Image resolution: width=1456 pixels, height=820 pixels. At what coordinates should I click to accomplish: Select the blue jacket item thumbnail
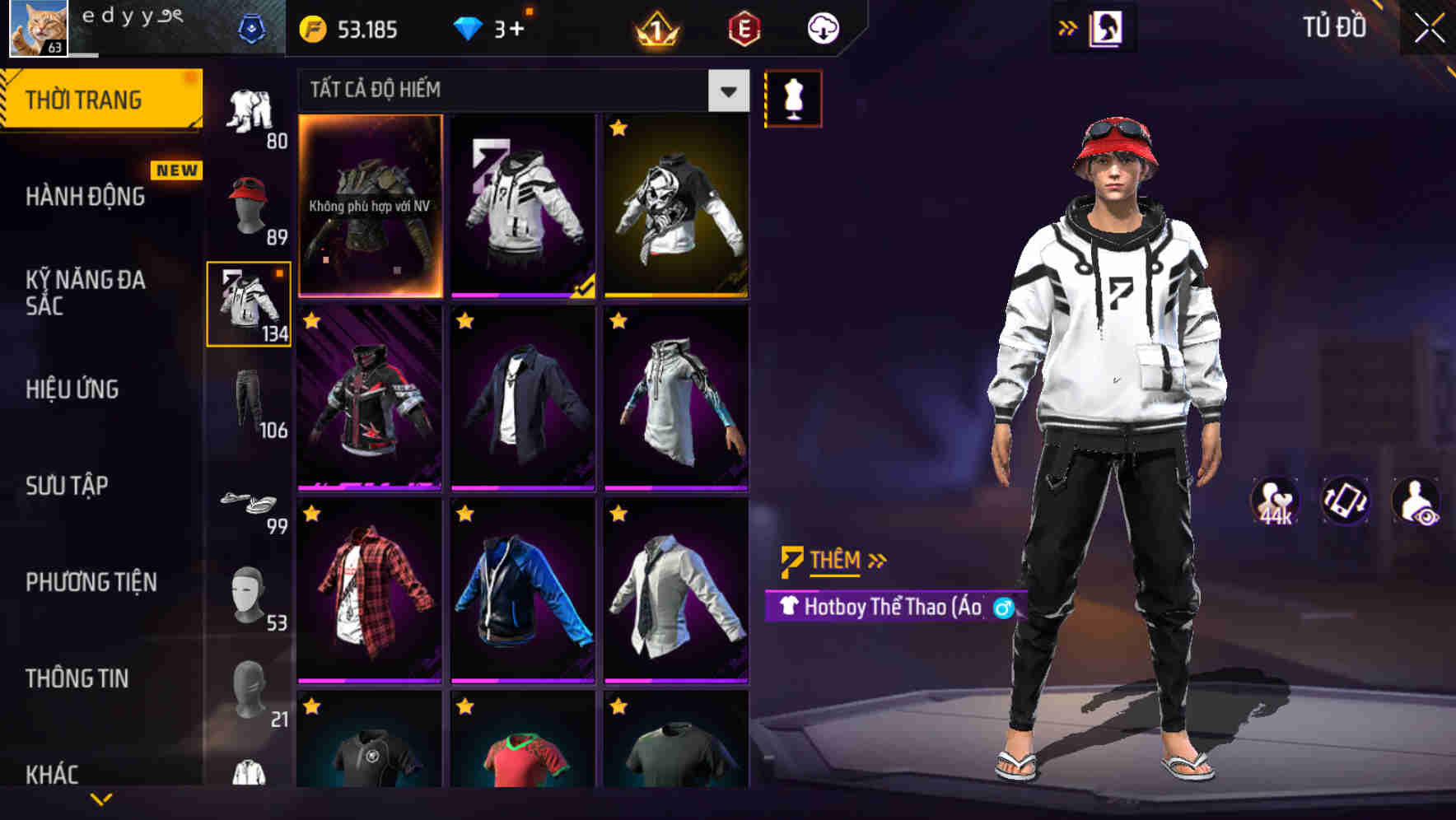(522, 589)
